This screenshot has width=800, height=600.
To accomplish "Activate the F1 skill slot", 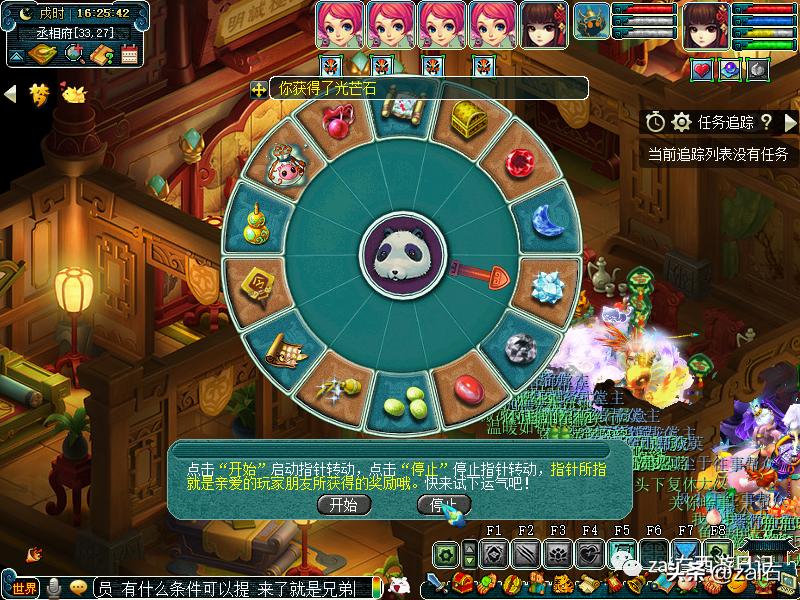I will click(492, 554).
